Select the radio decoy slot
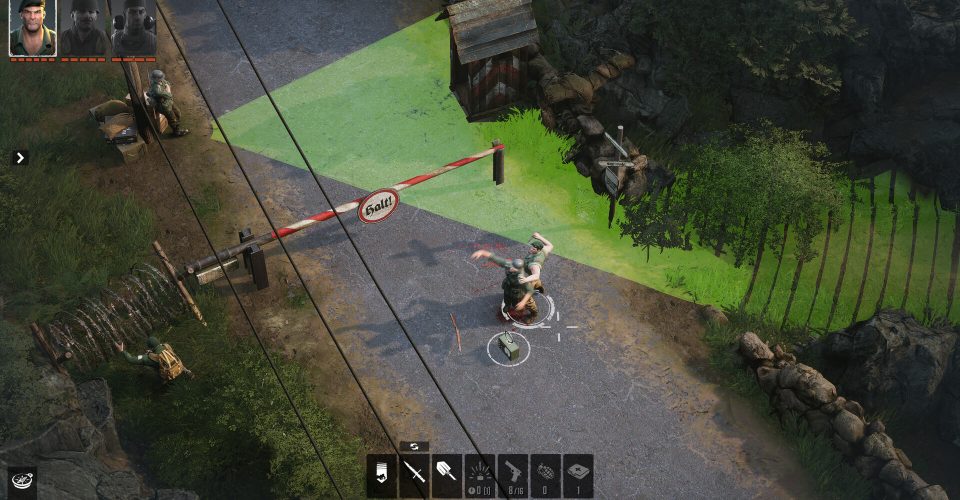Viewport: 960px width, 500px height. (480, 475)
